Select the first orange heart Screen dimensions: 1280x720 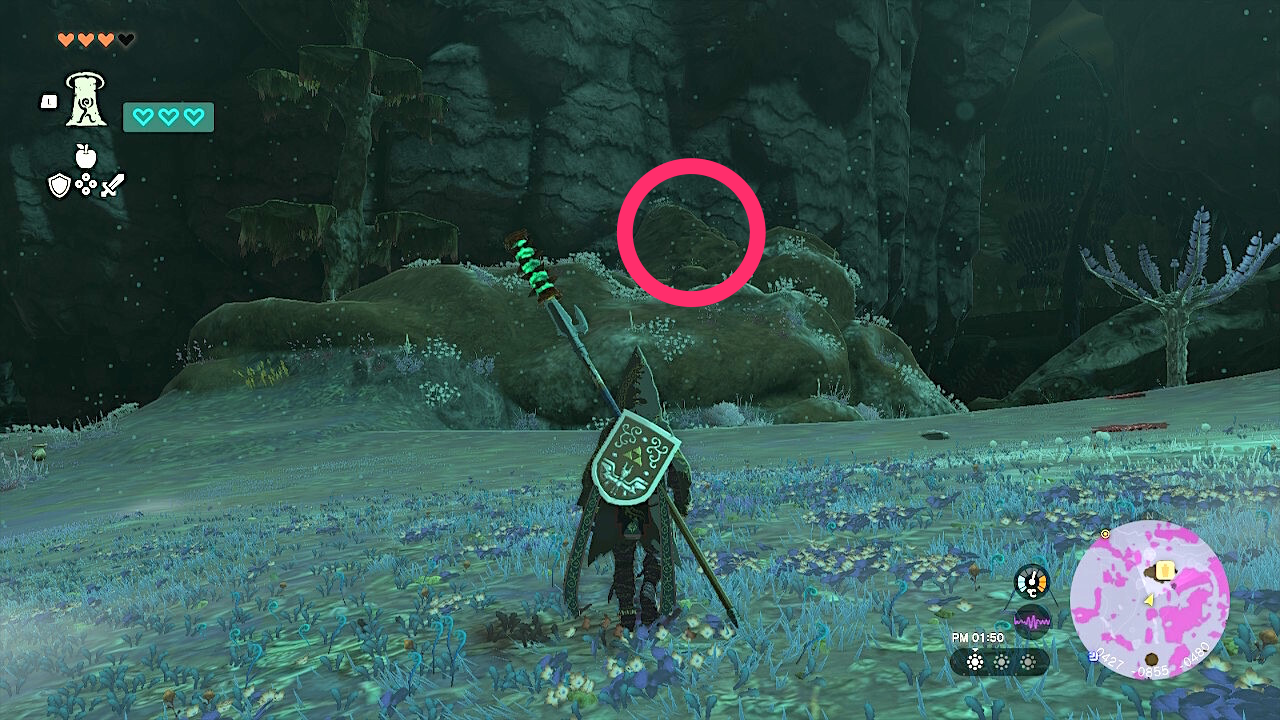[x=66, y=39]
